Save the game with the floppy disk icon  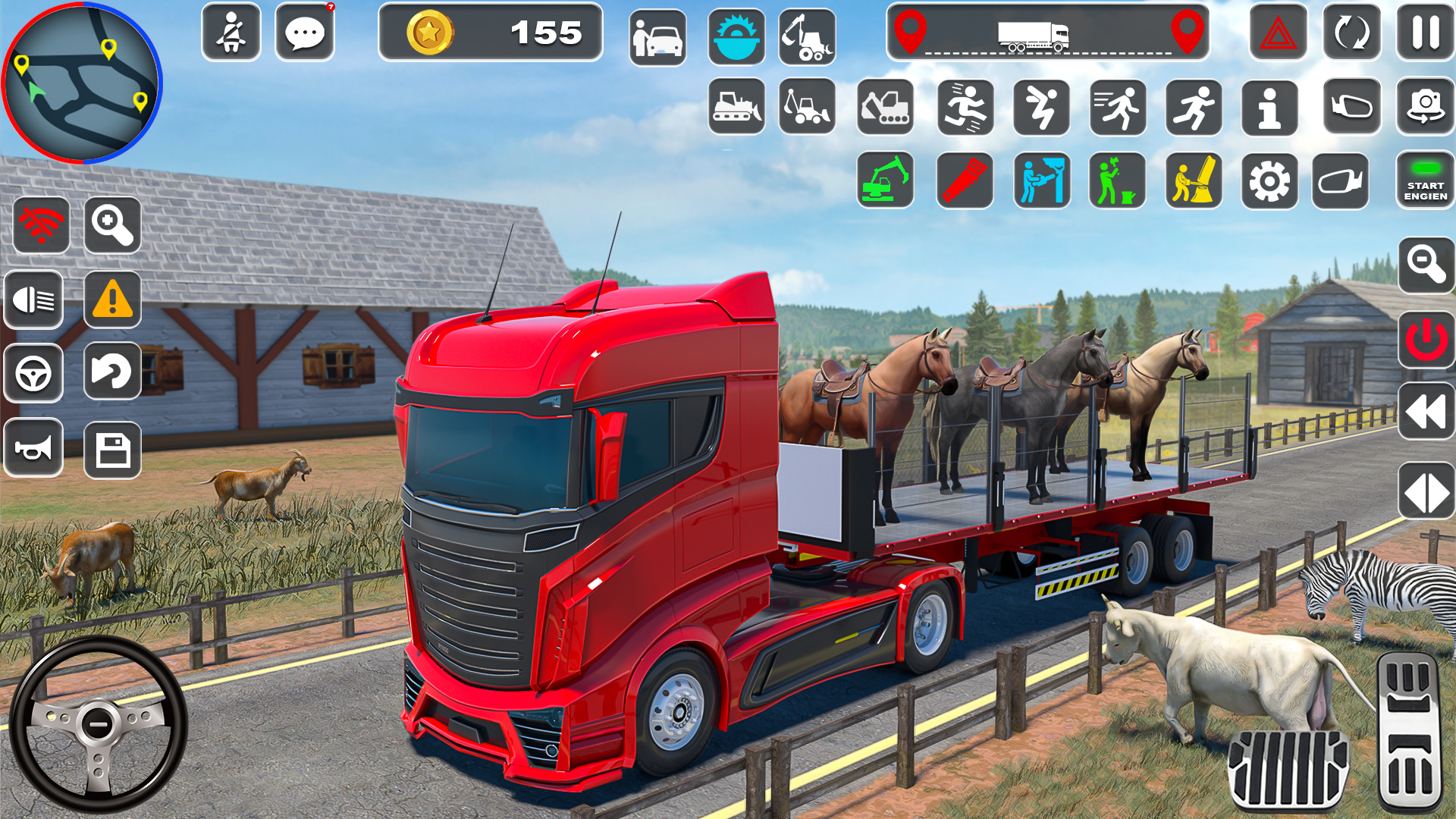(113, 449)
